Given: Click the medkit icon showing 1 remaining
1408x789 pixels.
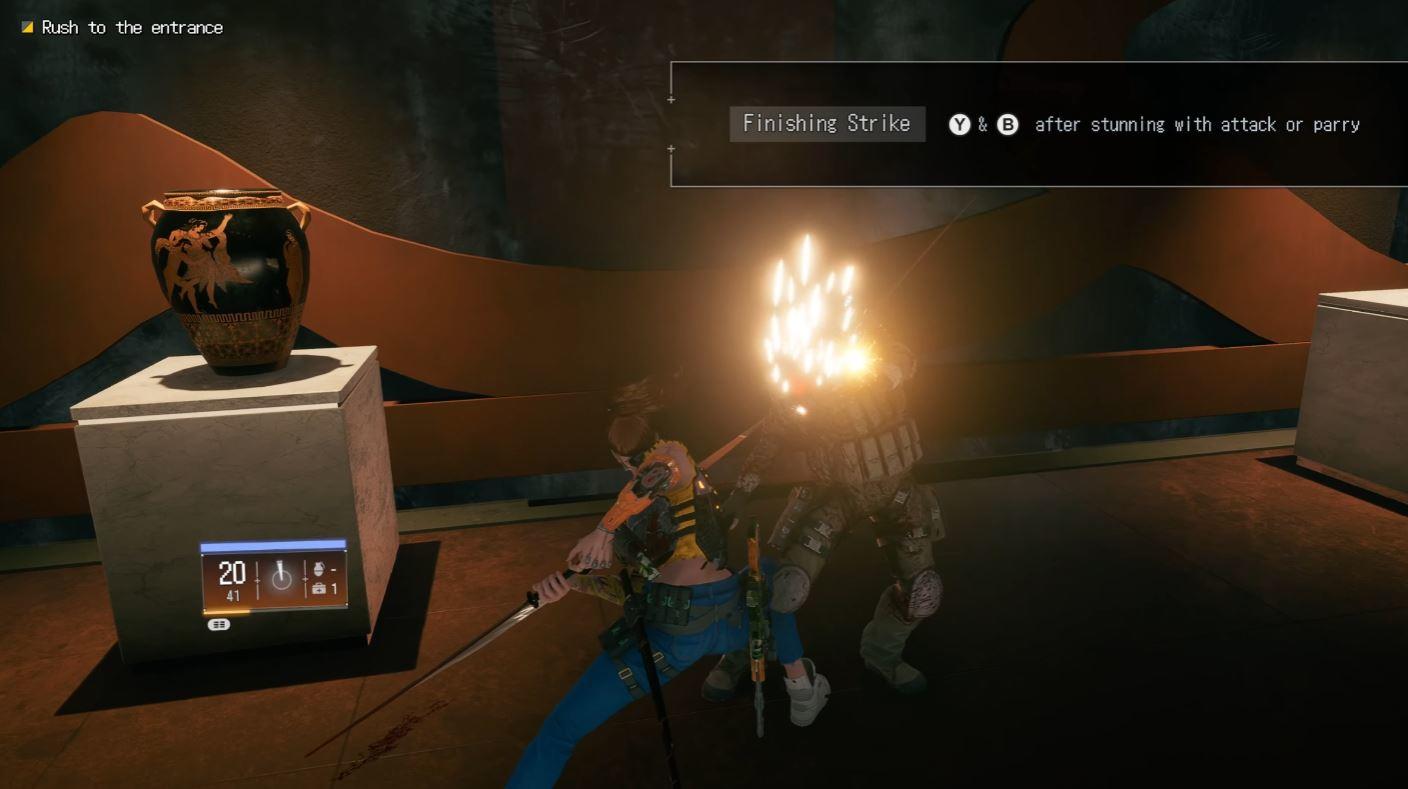Looking at the screenshot, I should [x=320, y=589].
